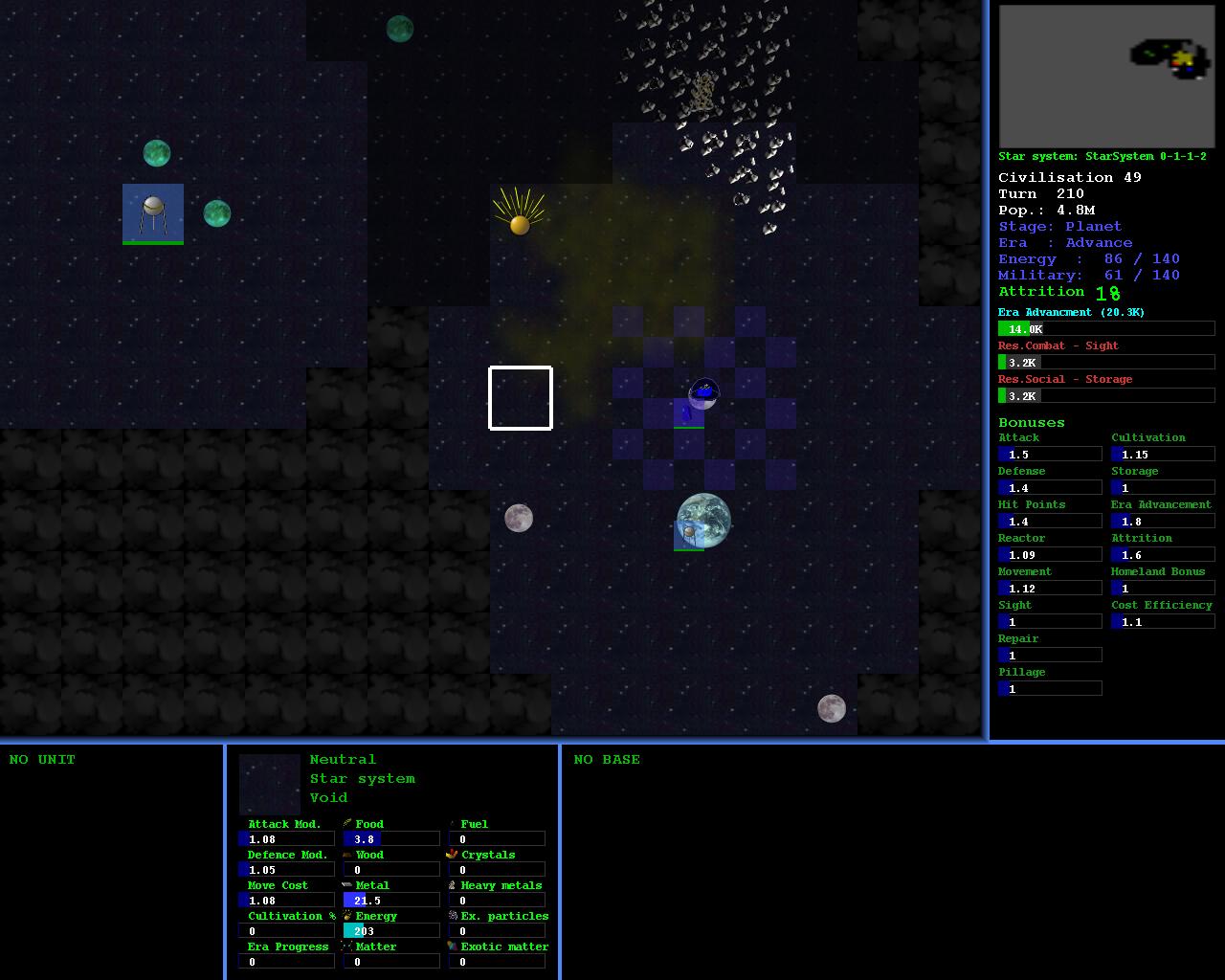Open the Res.Social - Storage research bar
Image resolution: width=1225 pixels, height=980 pixels.
[x=1106, y=396]
